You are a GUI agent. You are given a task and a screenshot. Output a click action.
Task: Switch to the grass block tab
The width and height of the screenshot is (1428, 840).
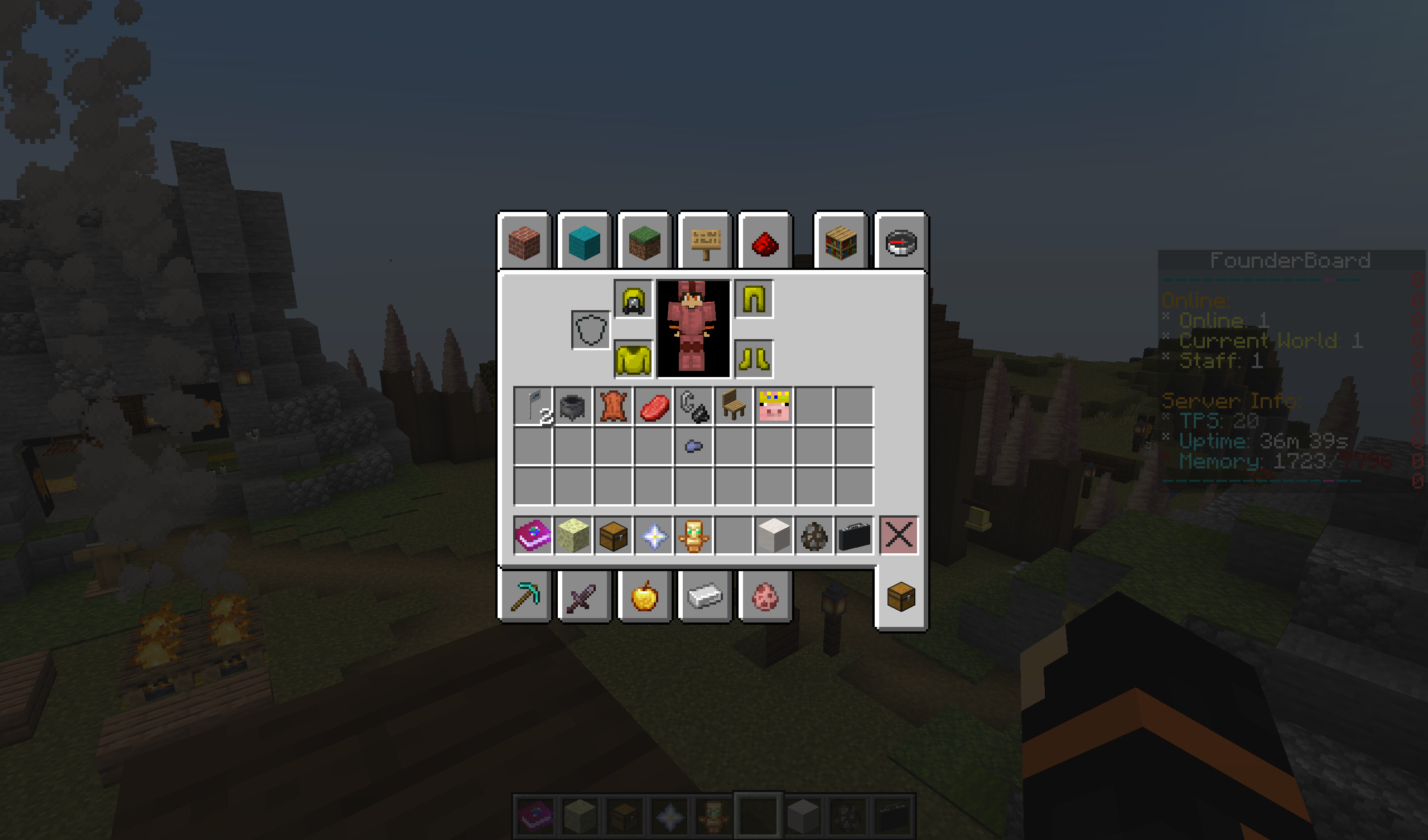(645, 244)
